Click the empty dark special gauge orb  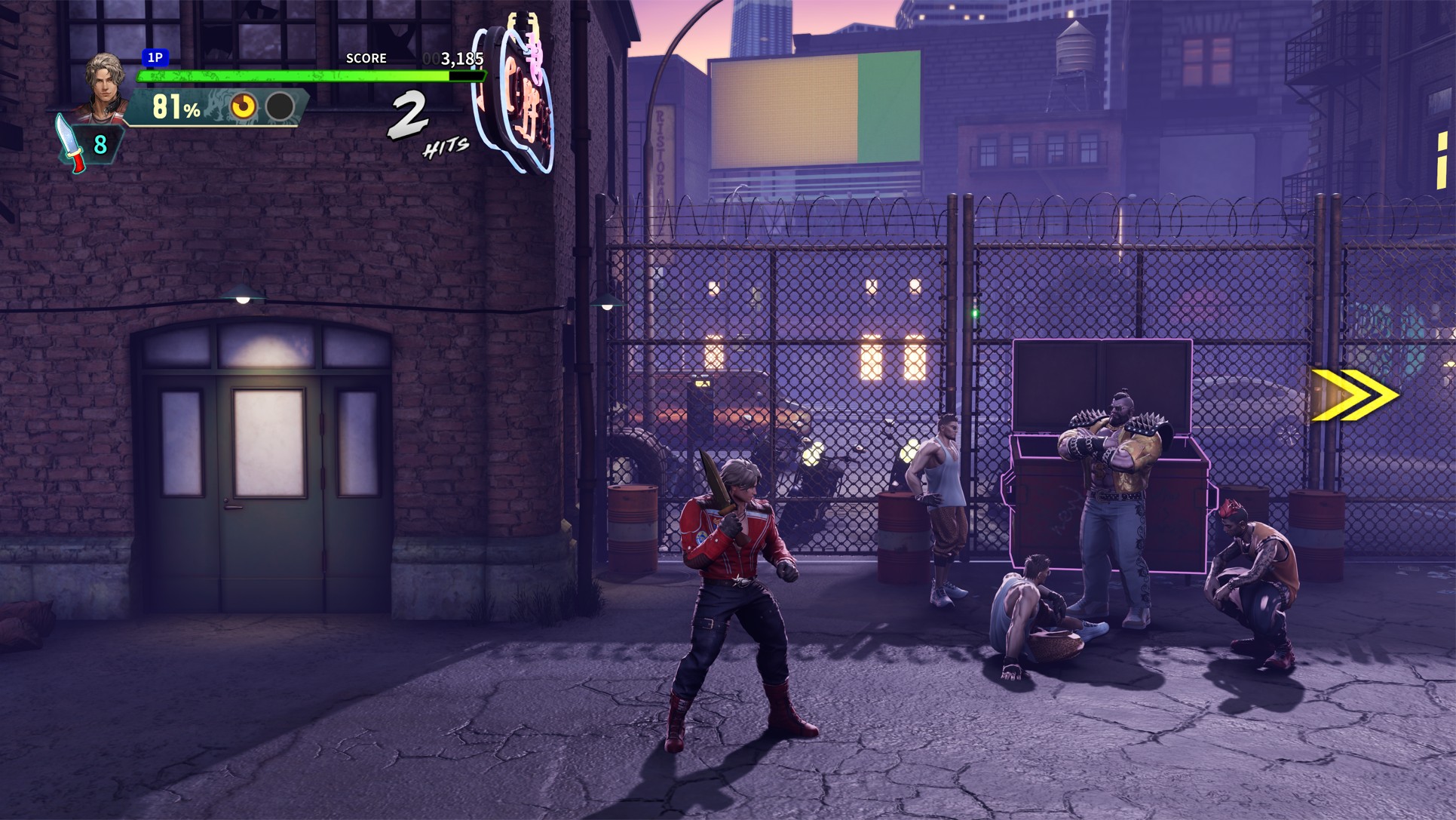(280, 107)
